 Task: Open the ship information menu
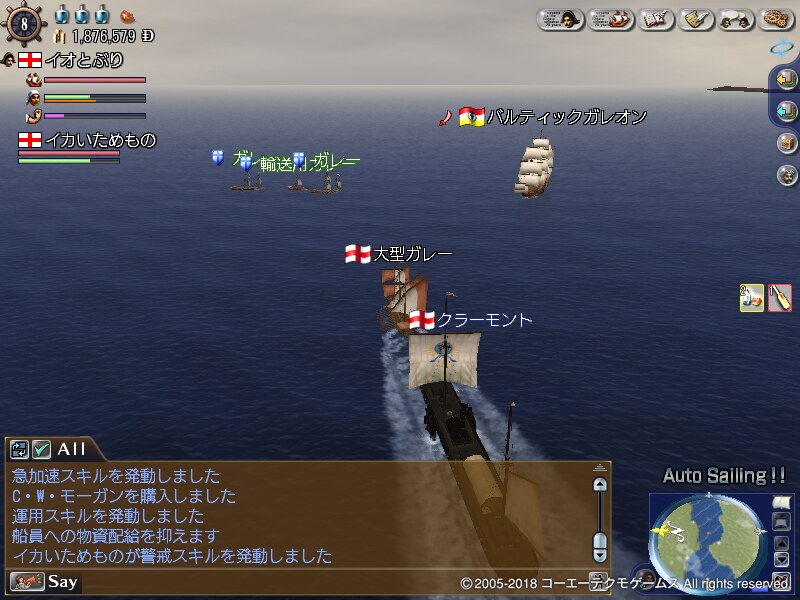point(610,19)
